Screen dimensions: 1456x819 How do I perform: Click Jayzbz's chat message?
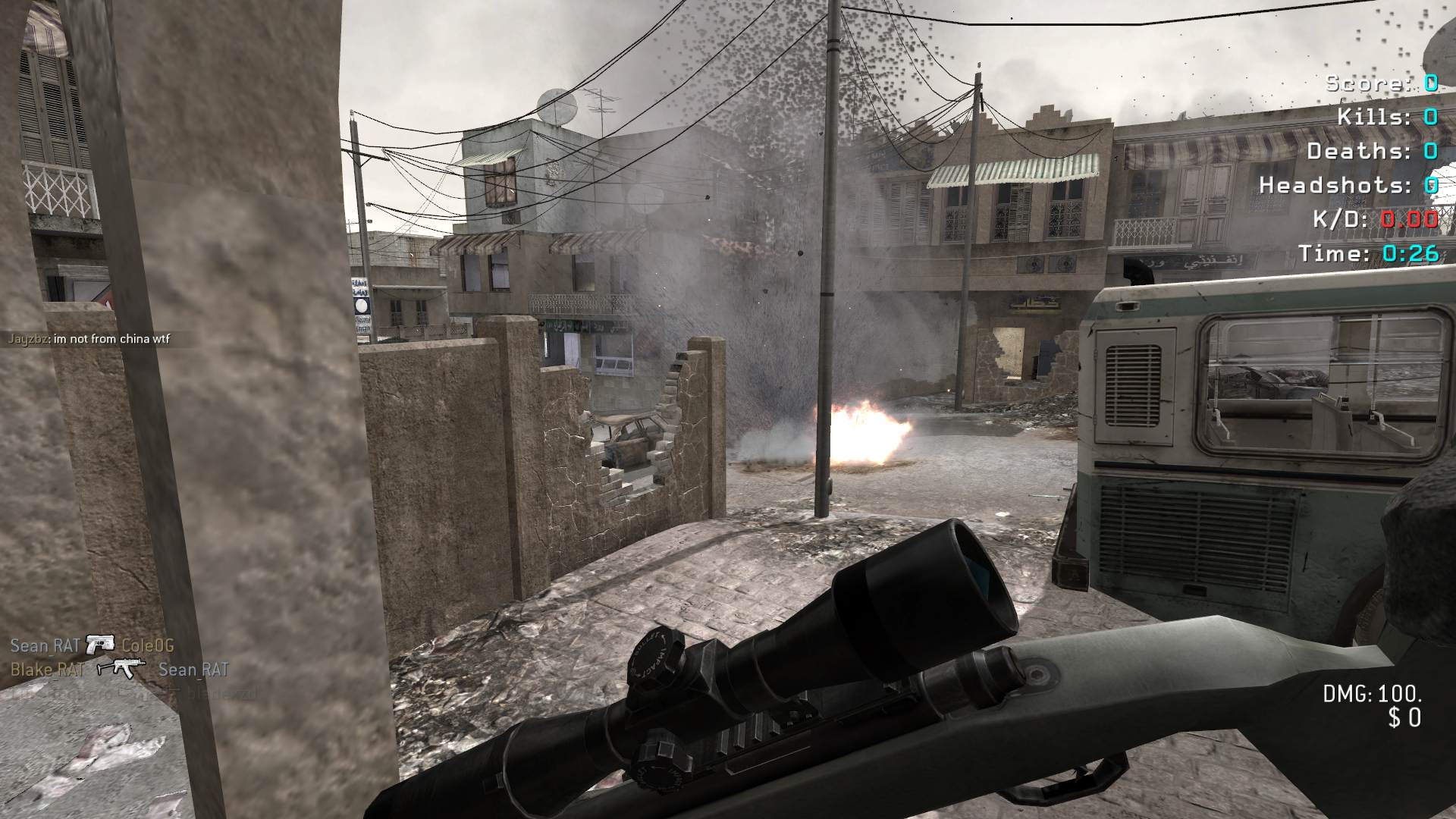coord(89,339)
